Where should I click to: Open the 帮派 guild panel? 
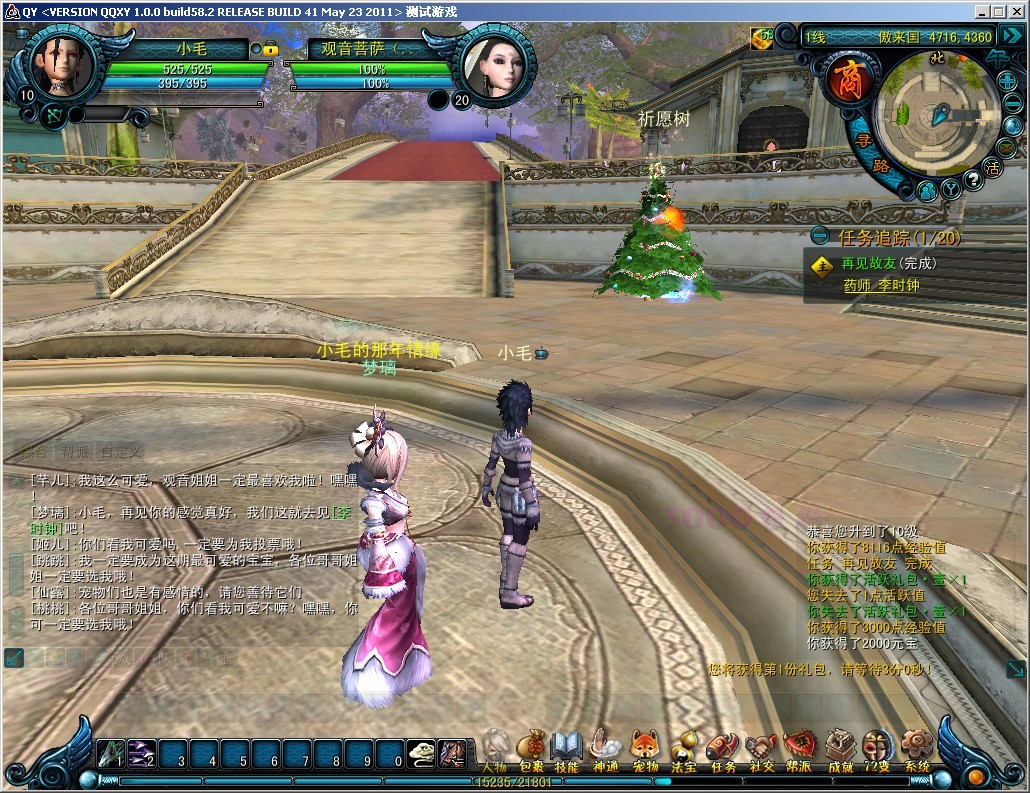coord(799,749)
